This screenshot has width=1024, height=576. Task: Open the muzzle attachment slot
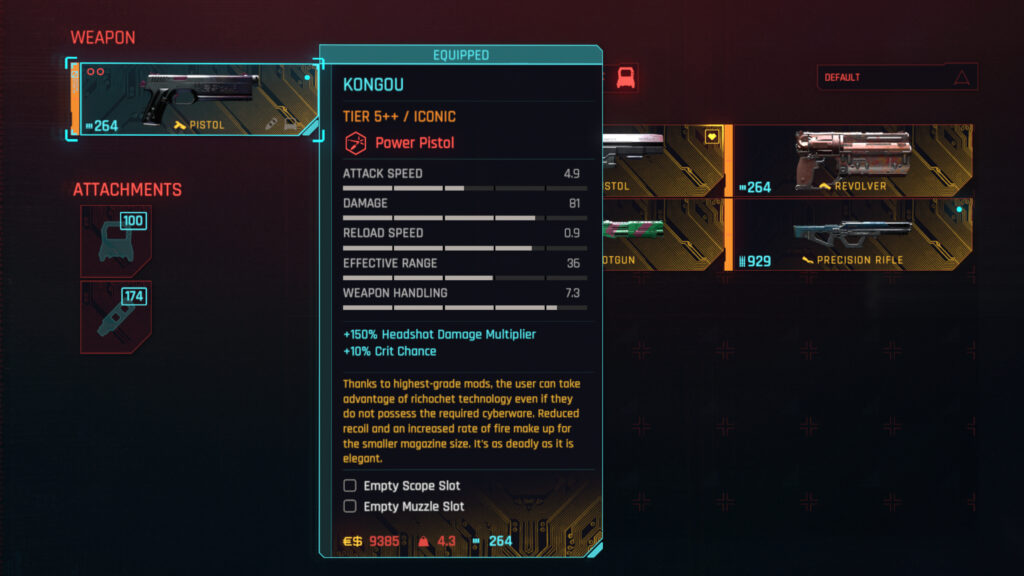click(x=115, y=317)
